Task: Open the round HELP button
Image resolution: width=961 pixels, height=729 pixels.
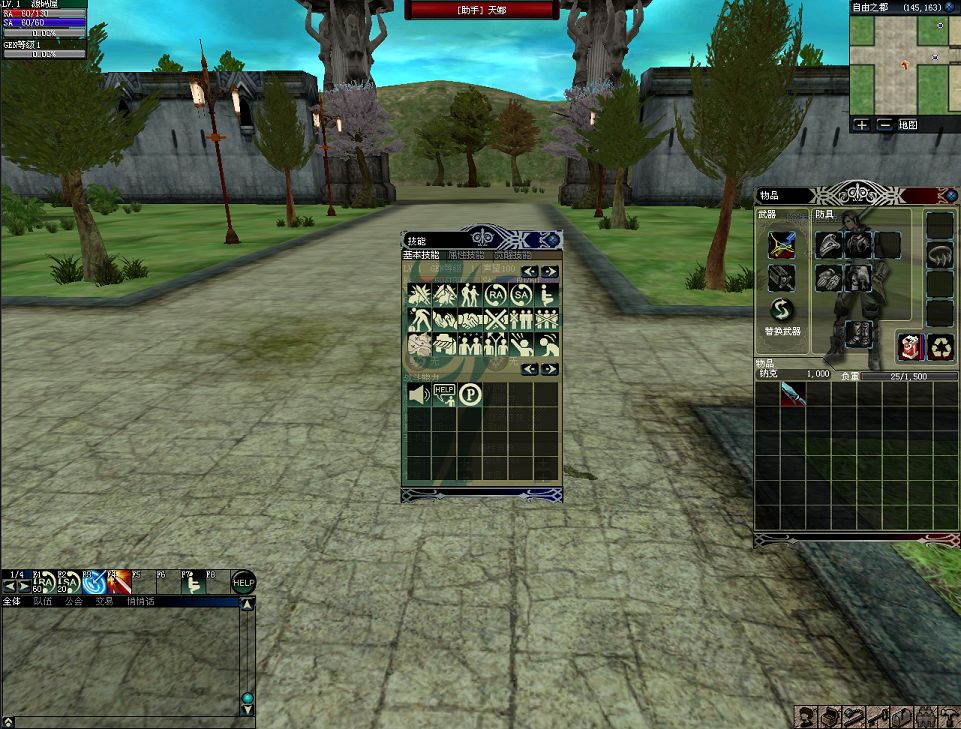Action: click(243, 582)
